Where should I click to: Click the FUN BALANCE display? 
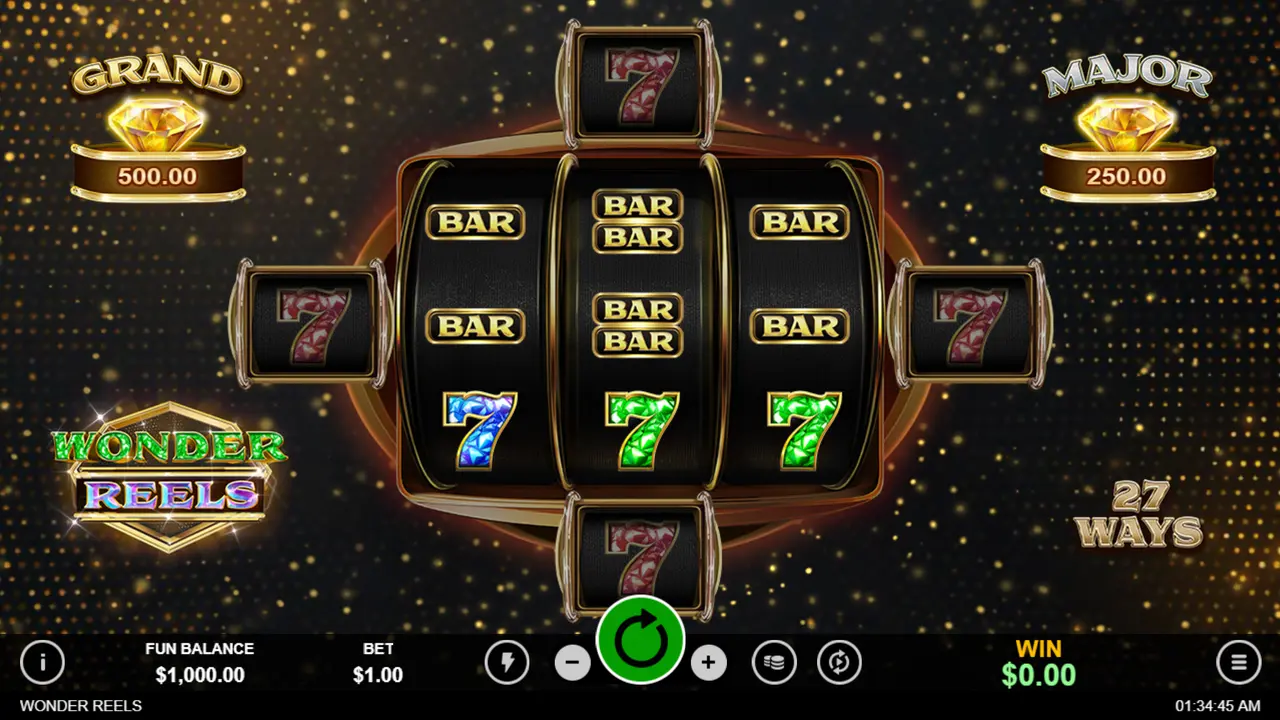click(x=200, y=662)
